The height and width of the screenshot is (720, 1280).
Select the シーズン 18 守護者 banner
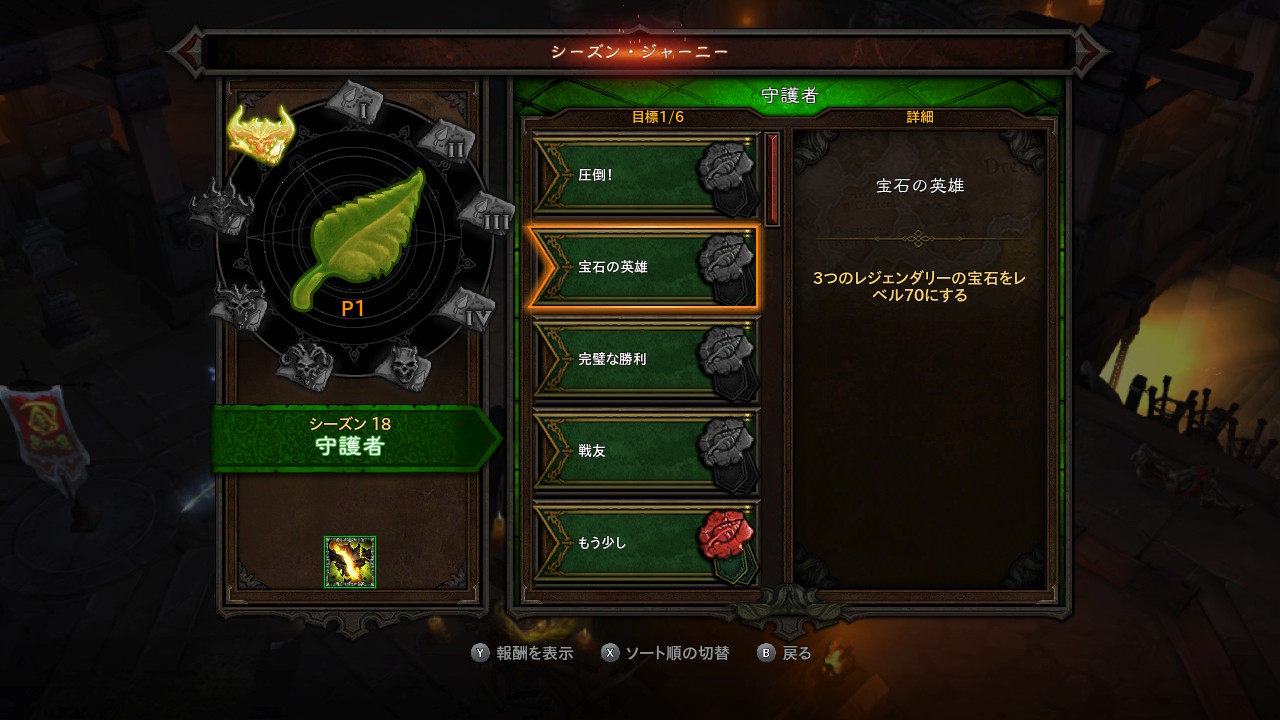[352, 437]
